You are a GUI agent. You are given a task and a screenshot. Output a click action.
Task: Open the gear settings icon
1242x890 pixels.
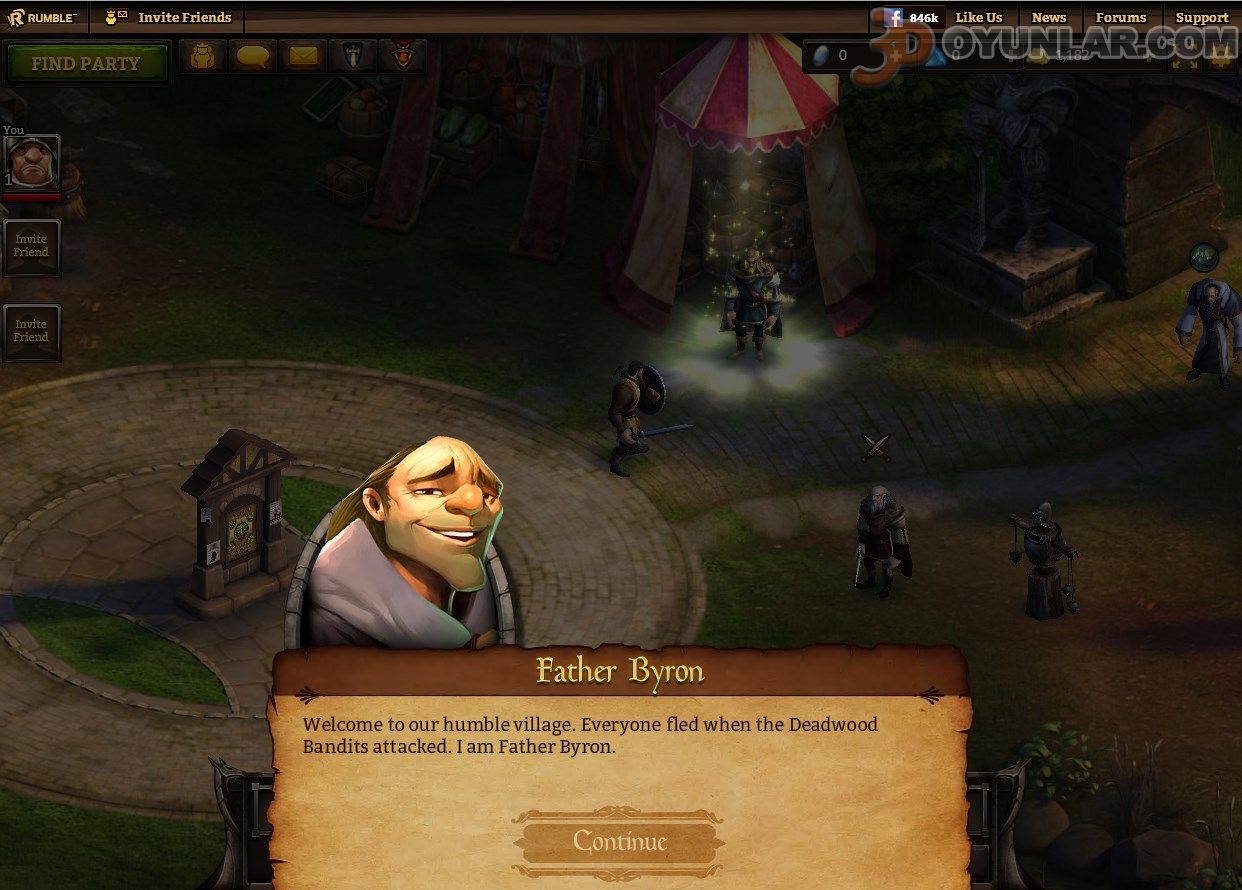pyautogui.click(x=1220, y=57)
